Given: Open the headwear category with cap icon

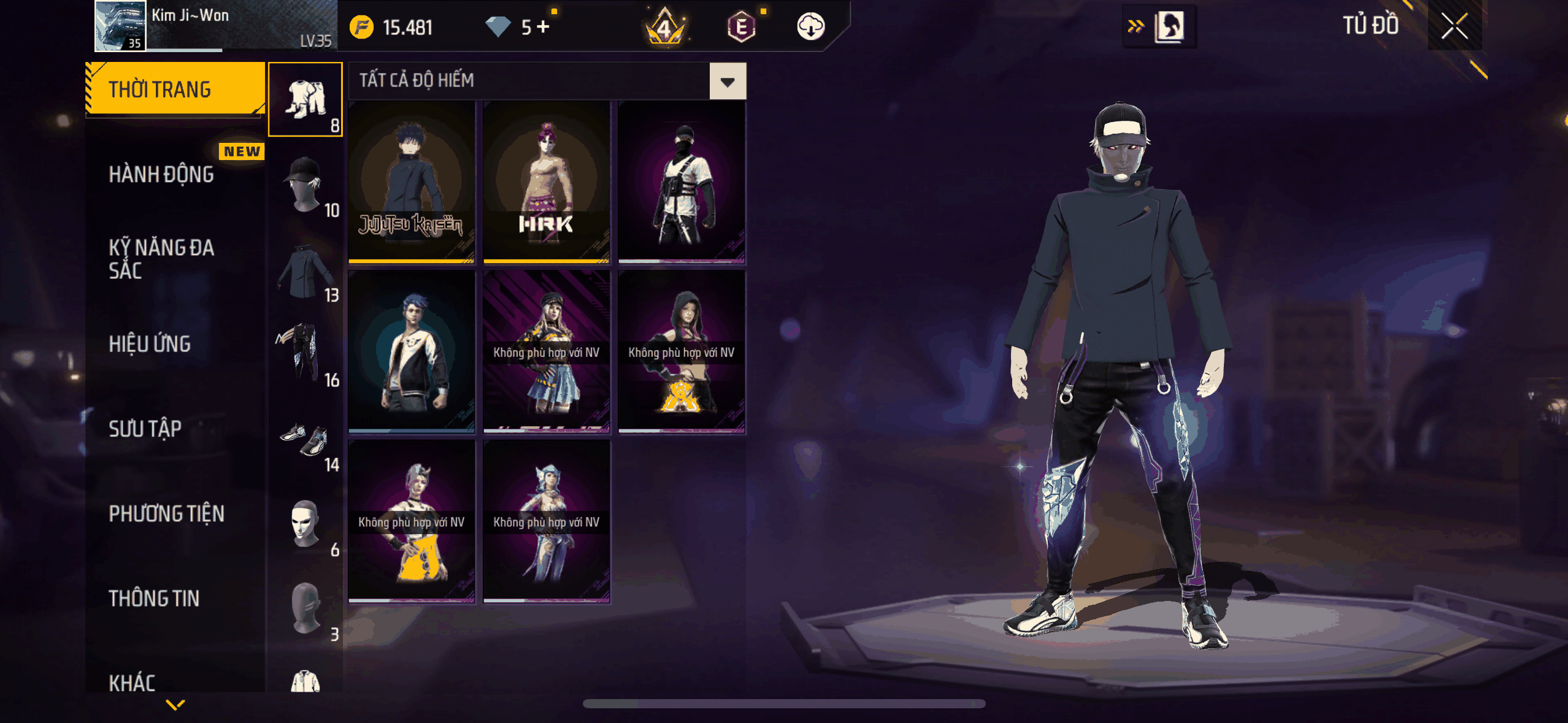Looking at the screenshot, I should [305, 184].
